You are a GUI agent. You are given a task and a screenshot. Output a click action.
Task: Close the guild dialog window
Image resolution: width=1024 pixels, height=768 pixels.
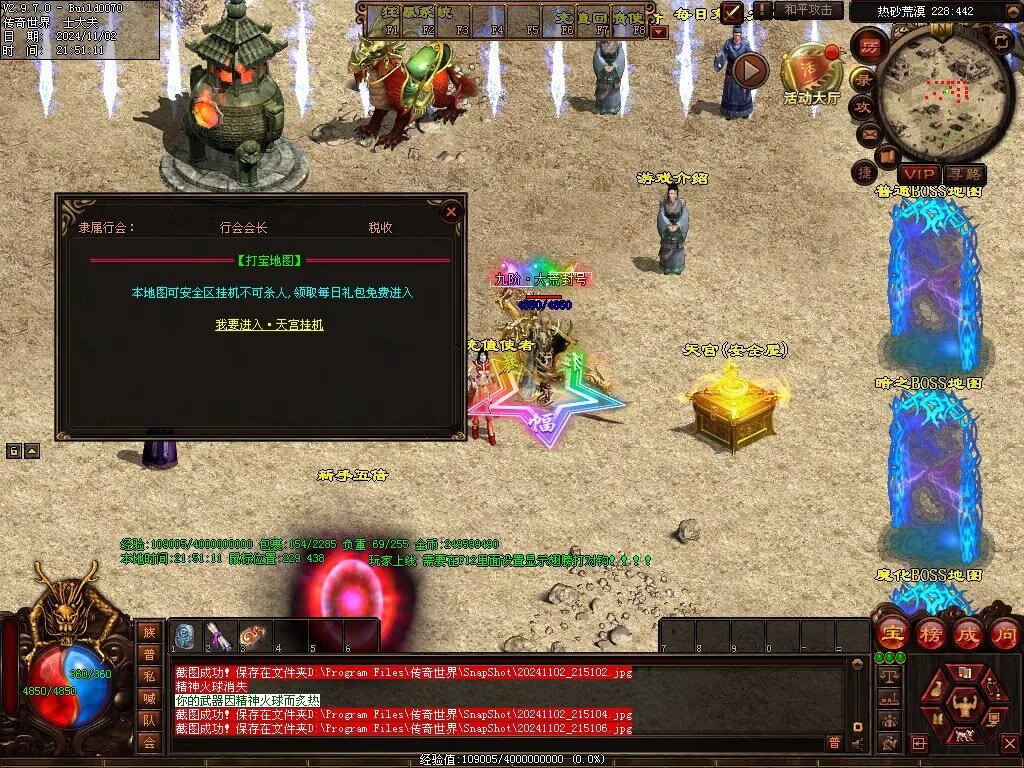pos(451,211)
